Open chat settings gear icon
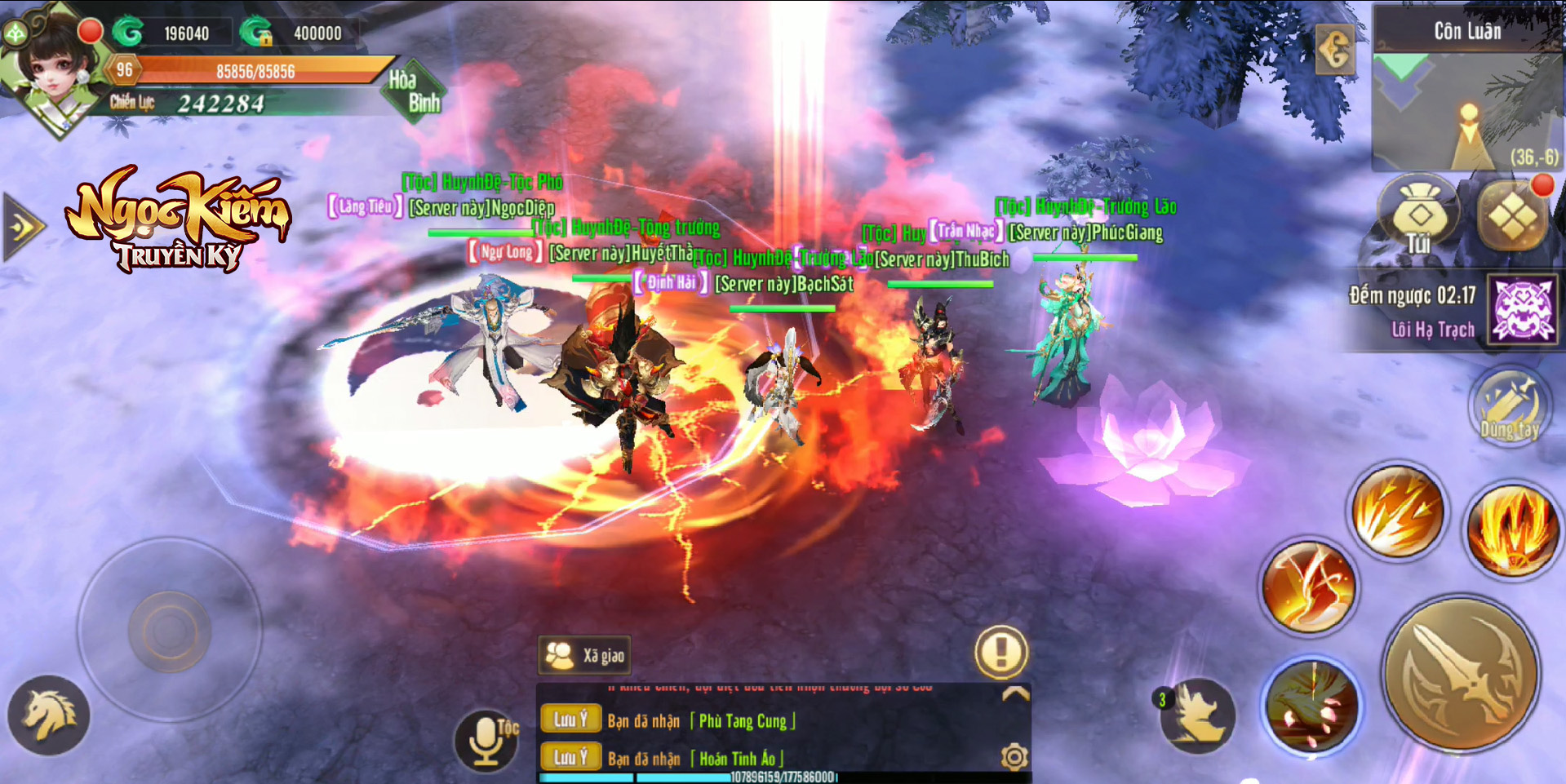This screenshot has width=1566, height=784. pos(1014,757)
